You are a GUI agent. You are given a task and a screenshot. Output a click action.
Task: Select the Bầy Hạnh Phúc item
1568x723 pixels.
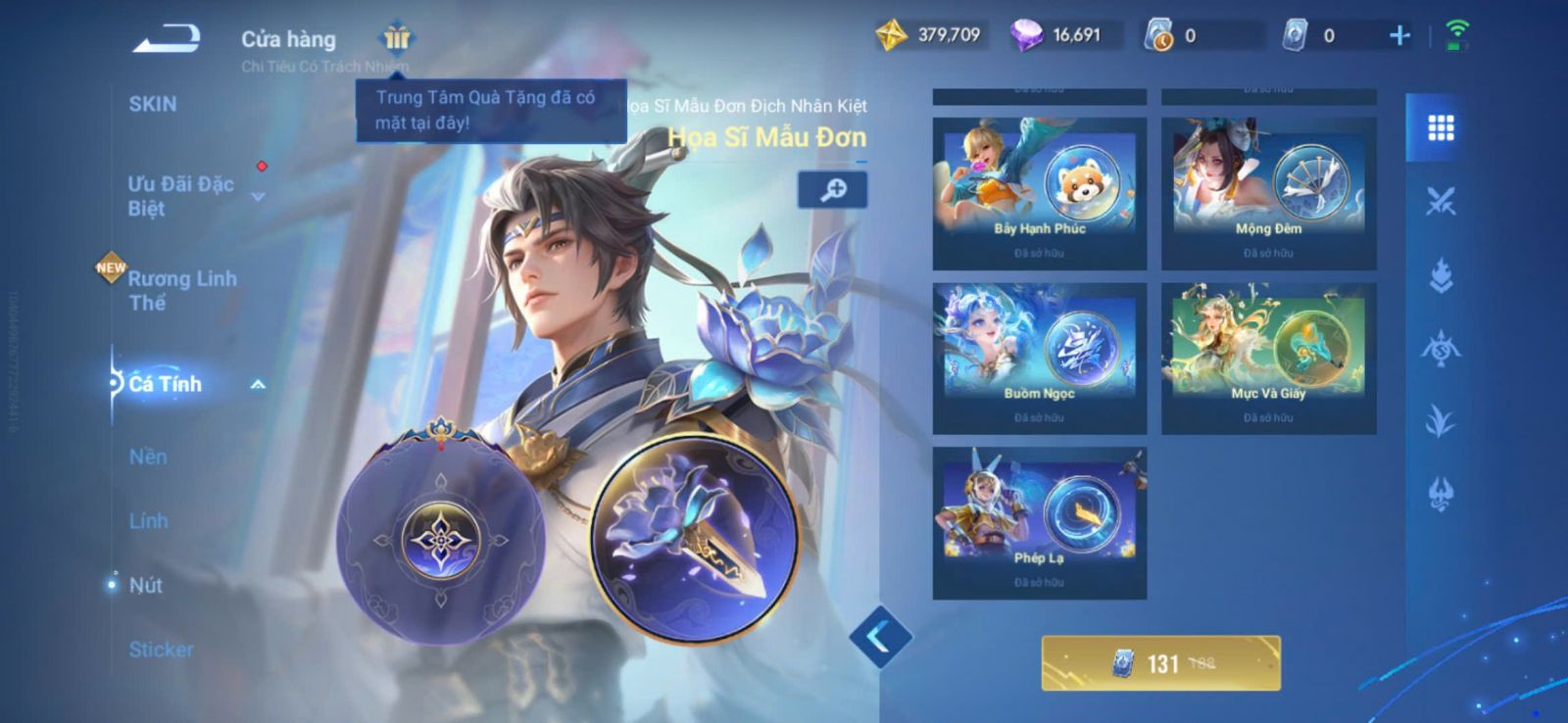(1039, 192)
